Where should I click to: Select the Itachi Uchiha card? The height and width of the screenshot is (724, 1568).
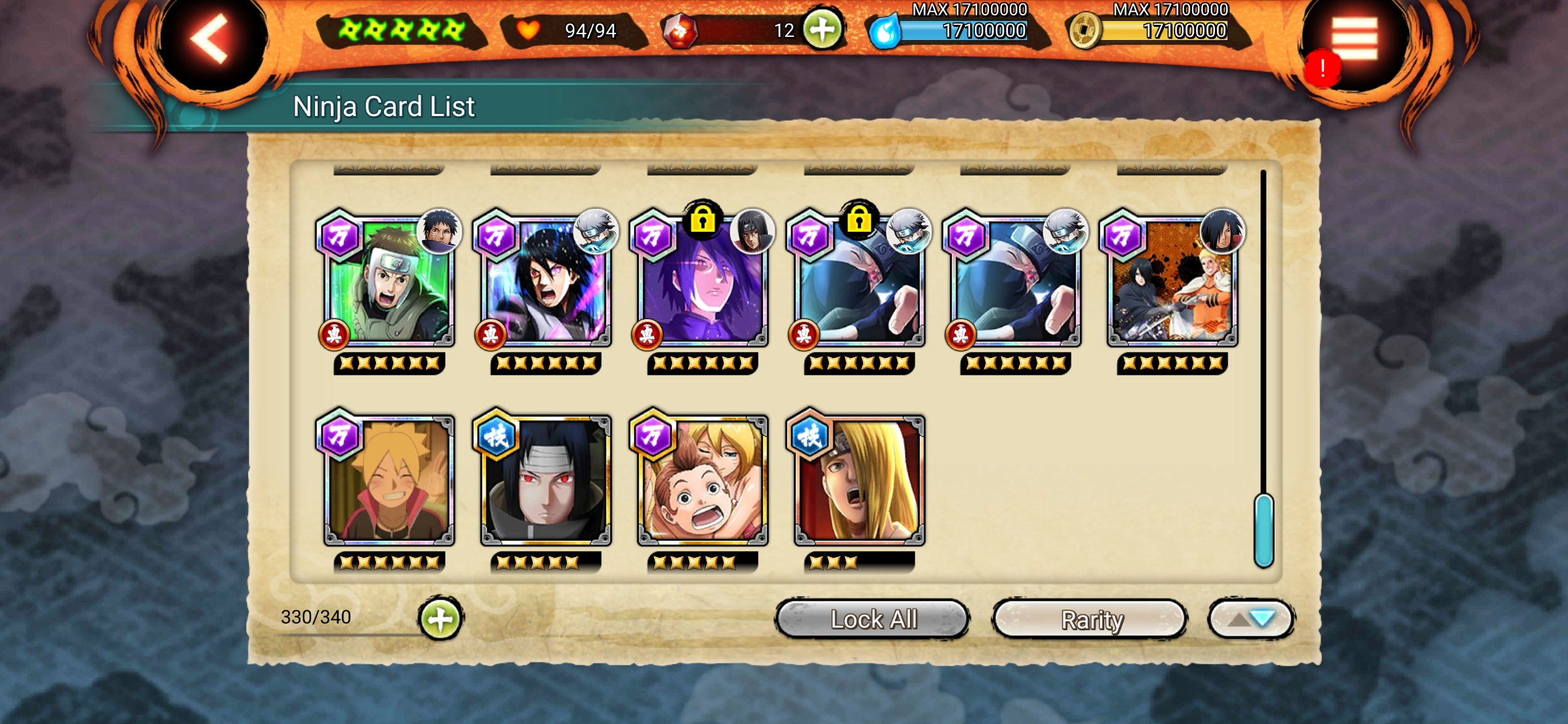coord(545,480)
